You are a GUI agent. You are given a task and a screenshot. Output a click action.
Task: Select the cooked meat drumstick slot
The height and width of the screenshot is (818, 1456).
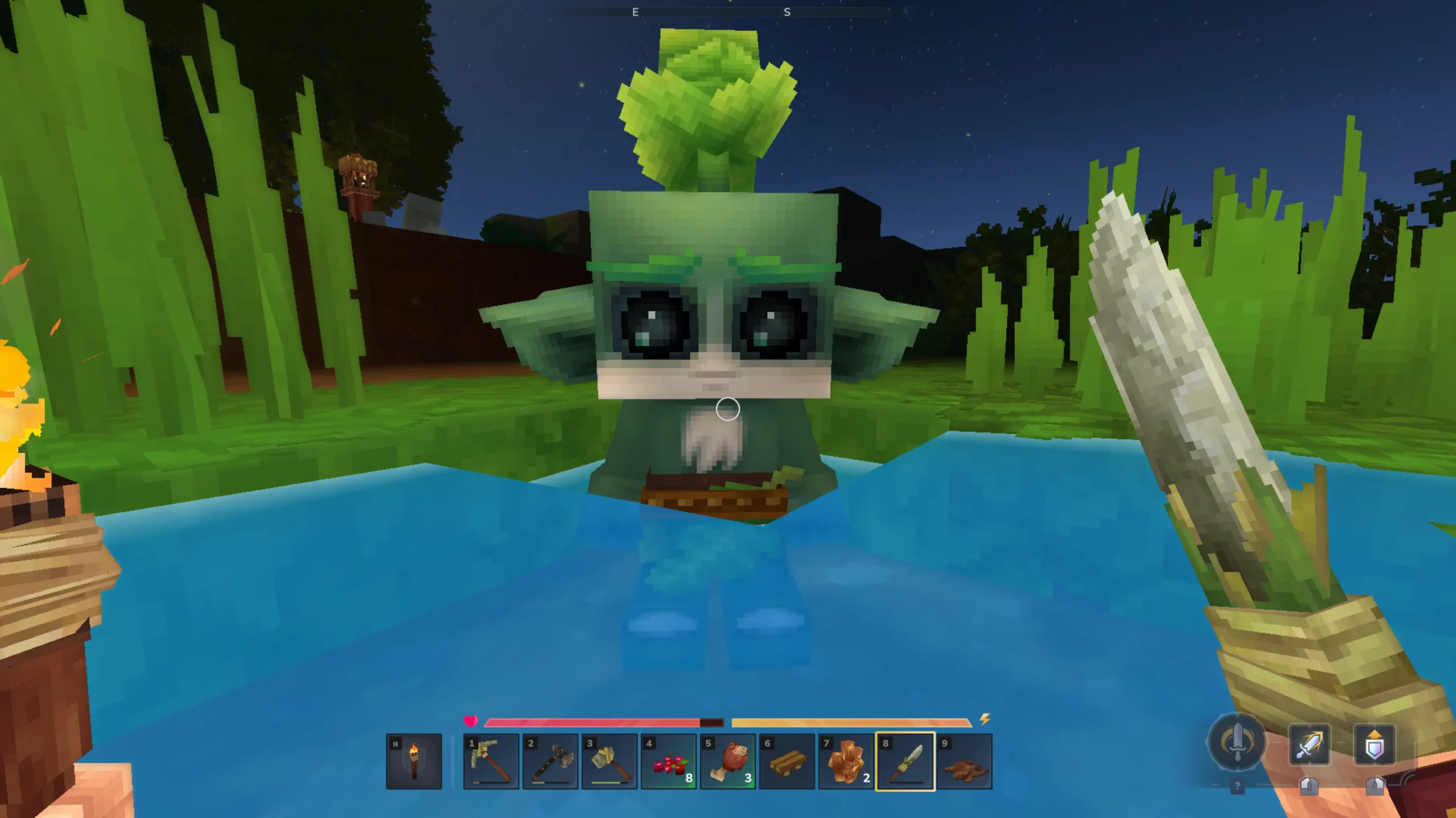point(728,761)
